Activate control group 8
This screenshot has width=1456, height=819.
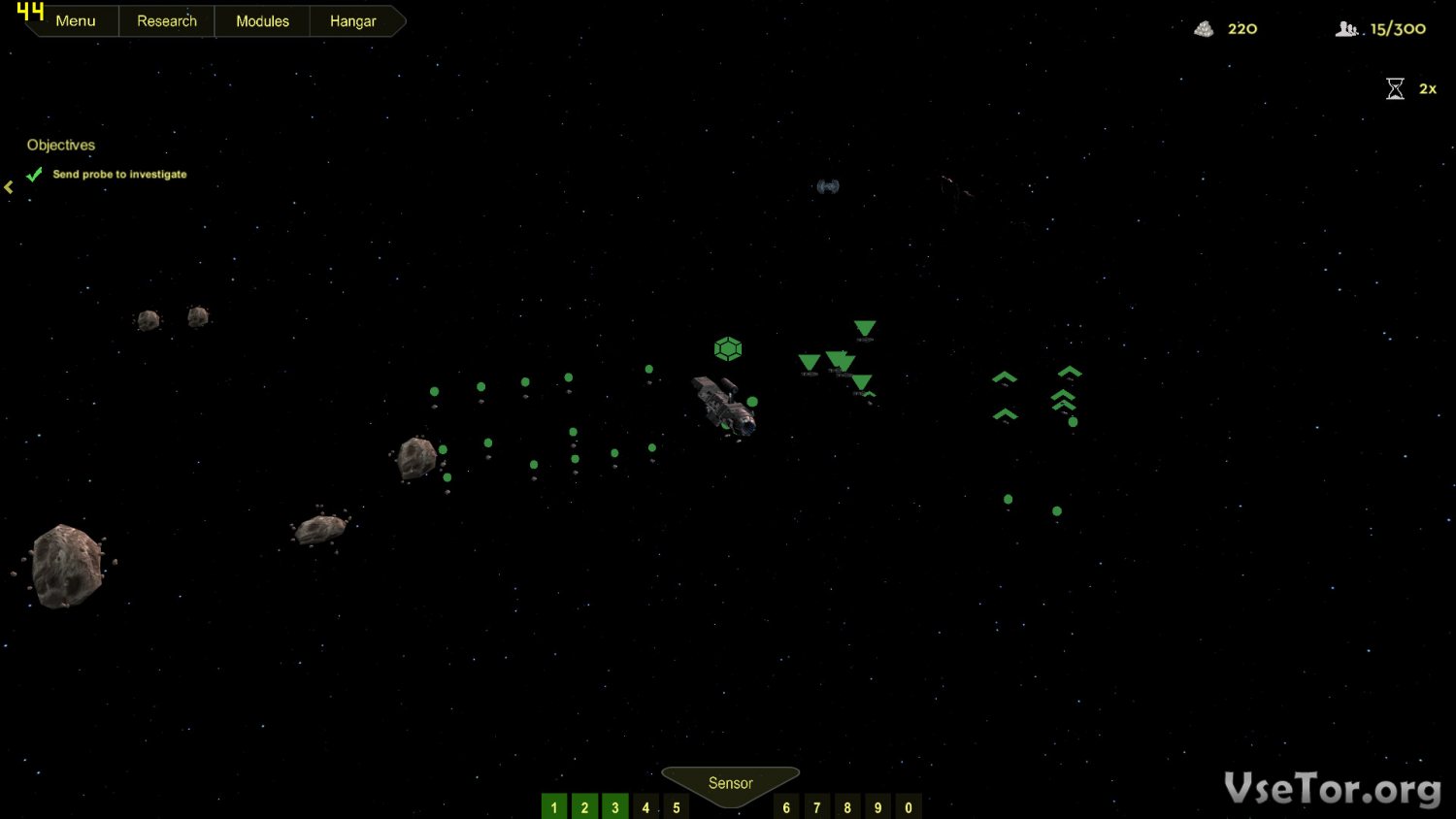coord(847,807)
